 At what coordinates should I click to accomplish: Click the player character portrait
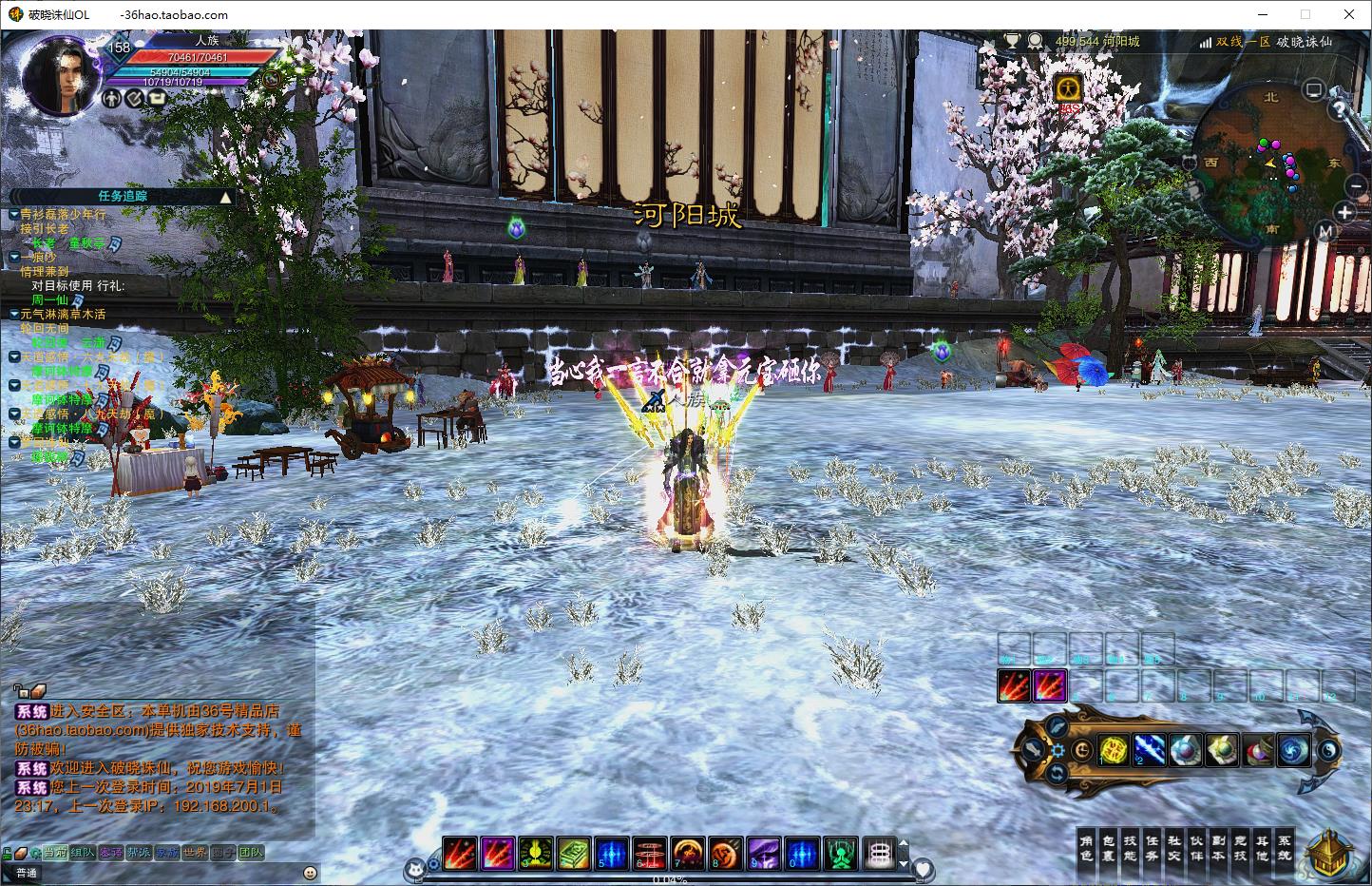click(x=61, y=76)
